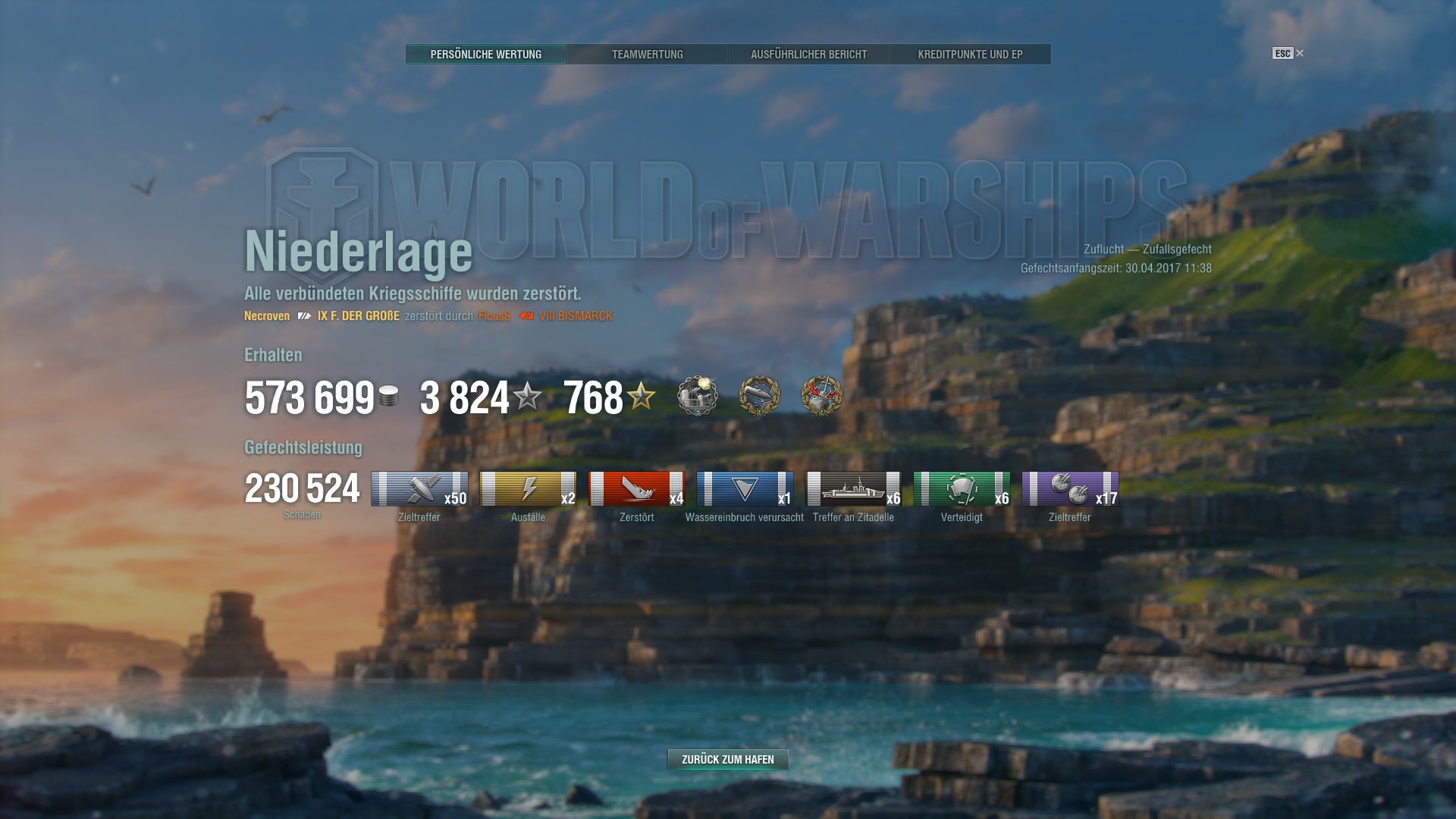Close the battle results with ESC button
This screenshot has height=819, width=1456.
pos(1287,53)
